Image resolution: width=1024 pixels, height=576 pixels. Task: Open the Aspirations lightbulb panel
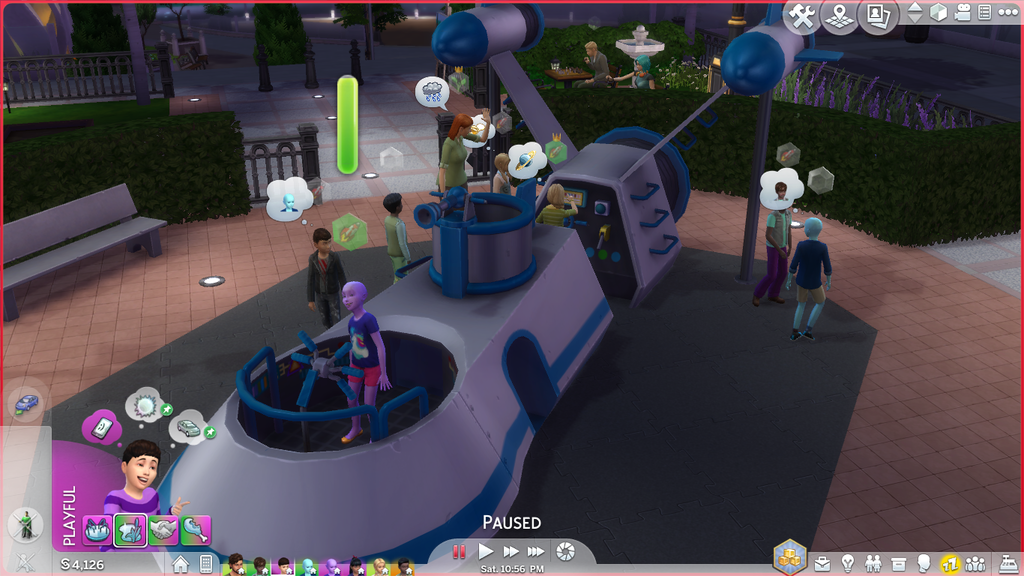[848, 563]
